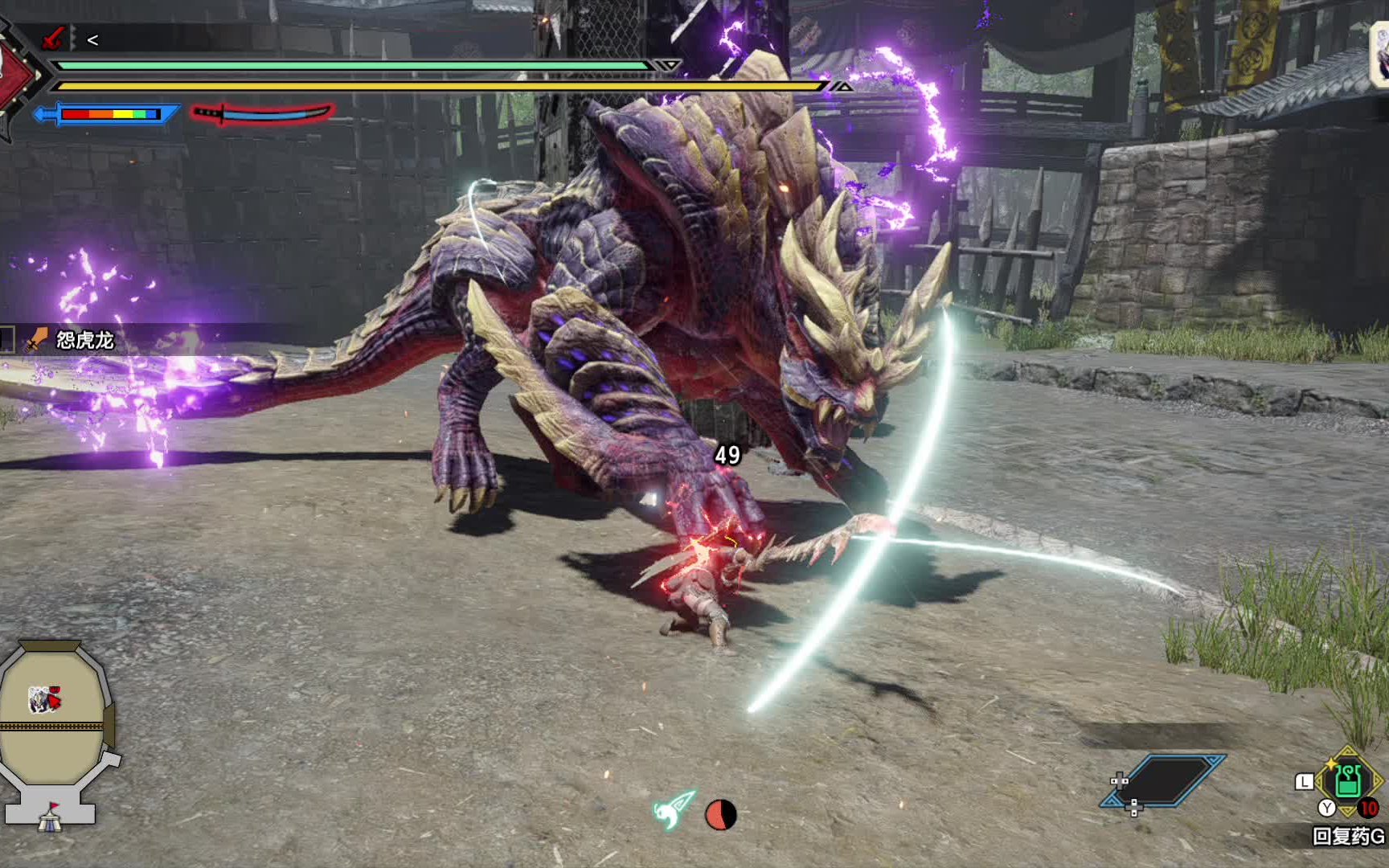
Task: Select the camp tent marker on minimap
Action: click(50, 818)
